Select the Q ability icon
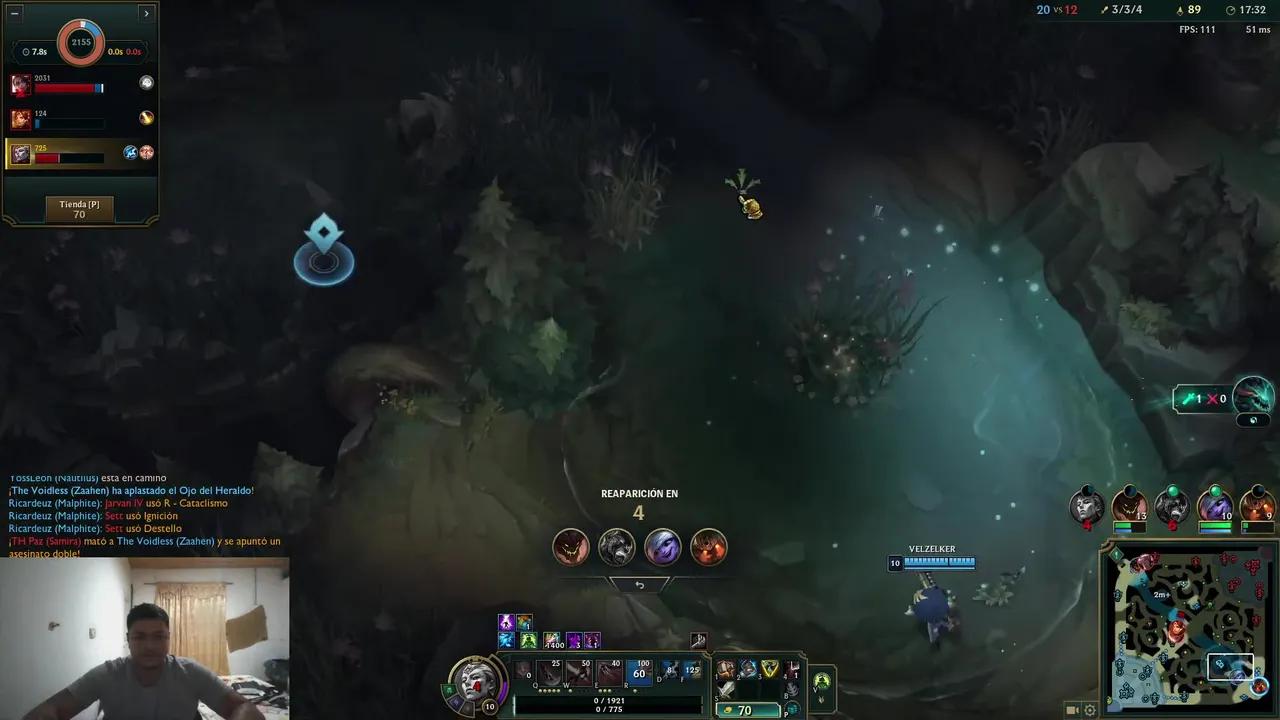This screenshot has width=1280, height=720. (548, 672)
